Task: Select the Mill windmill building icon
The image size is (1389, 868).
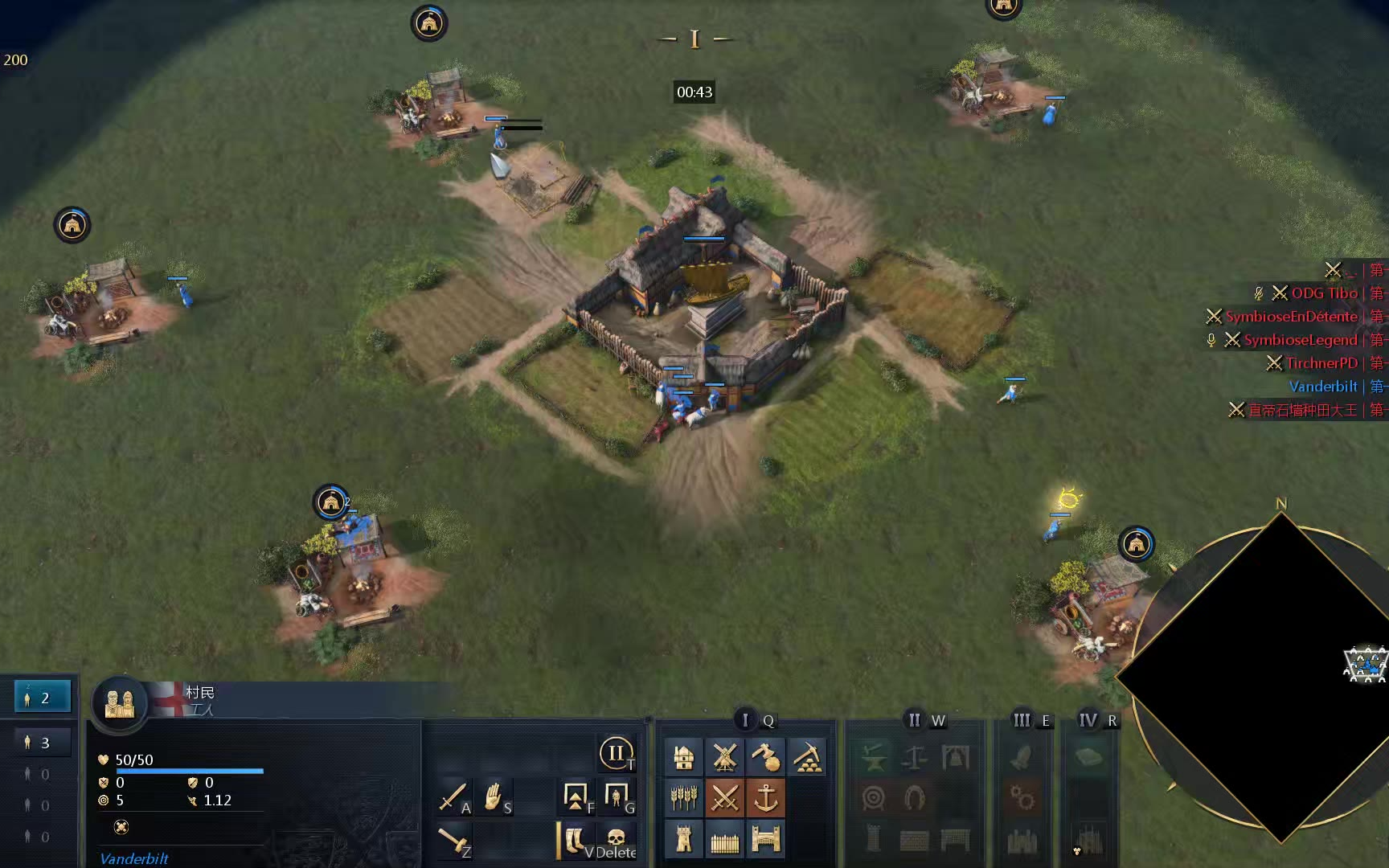Action: [724, 758]
